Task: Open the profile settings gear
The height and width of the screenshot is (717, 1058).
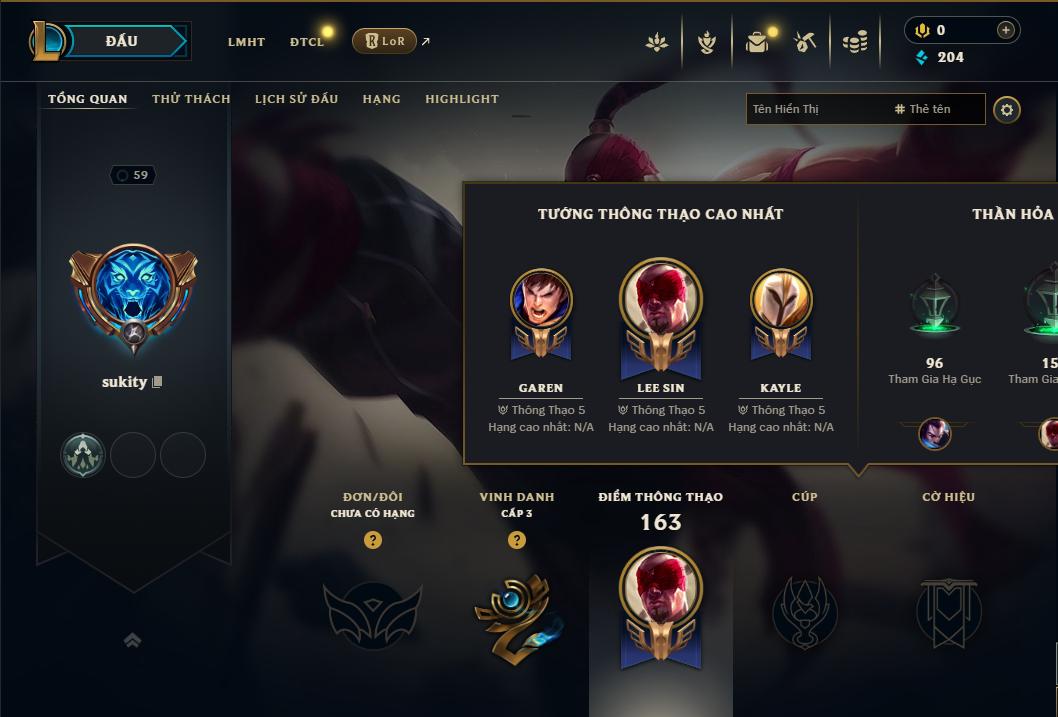Action: [1007, 109]
